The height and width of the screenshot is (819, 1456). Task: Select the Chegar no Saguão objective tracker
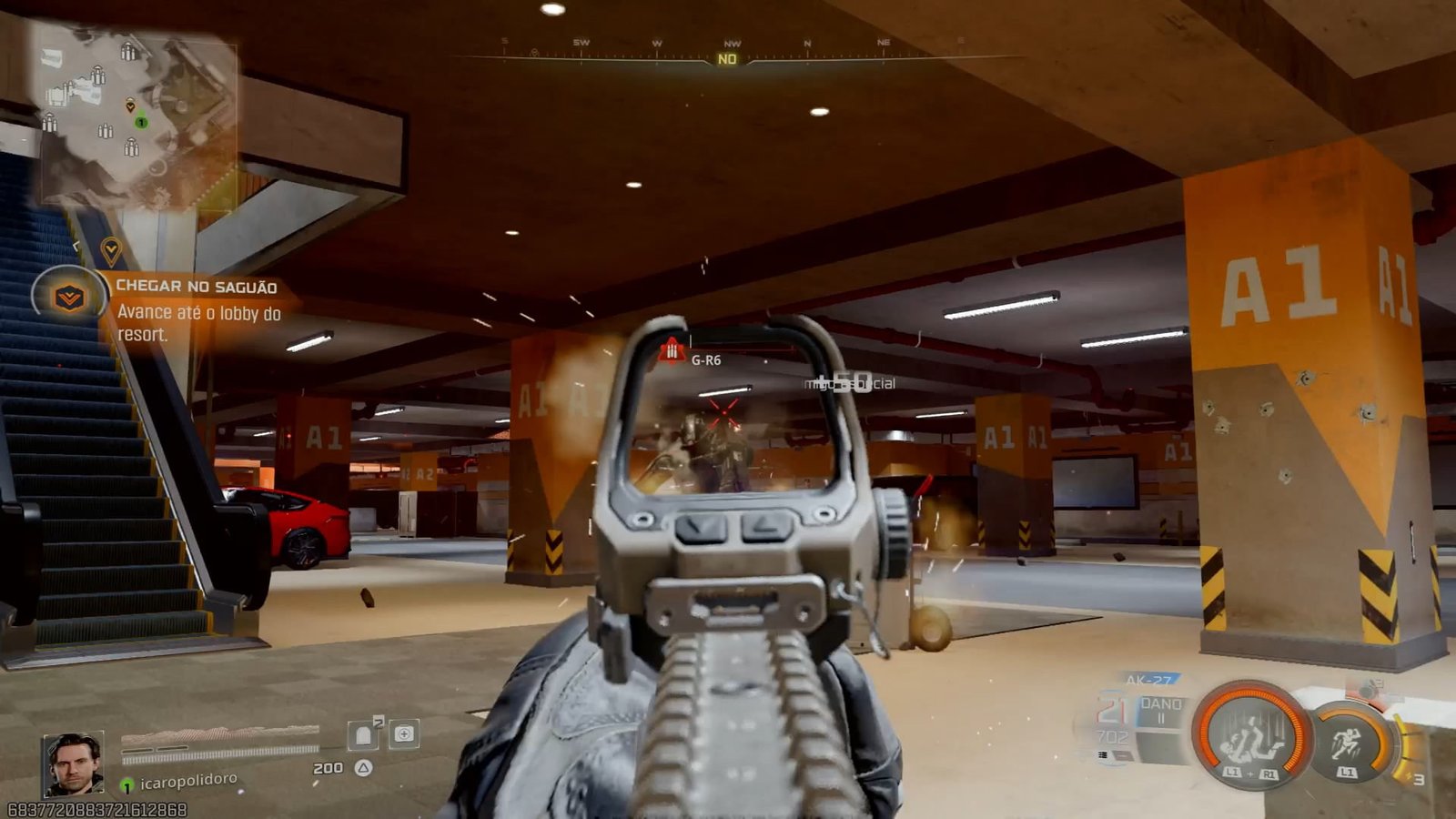(196, 287)
